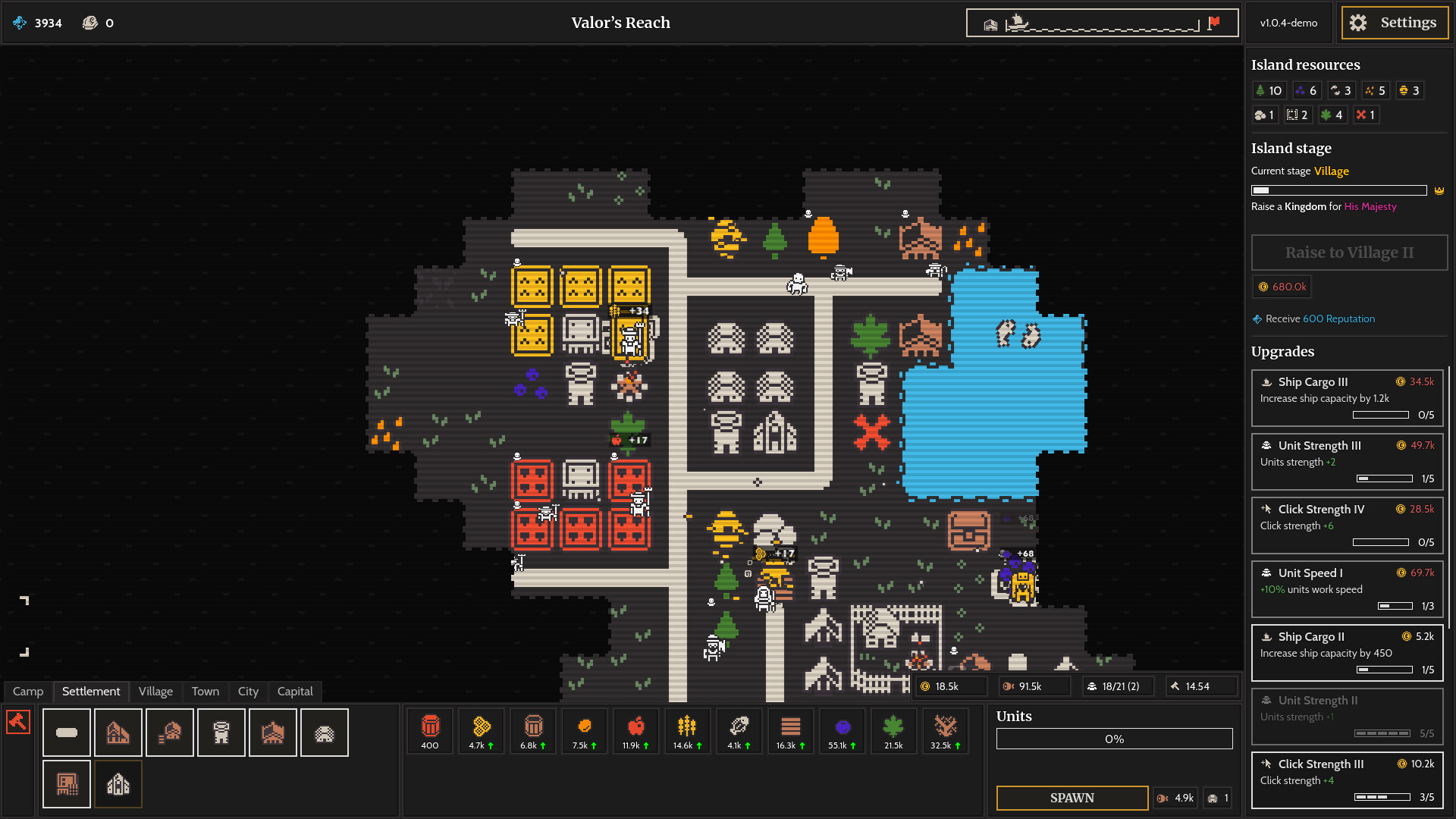Open the Capital tab
The height and width of the screenshot is (819, 1456).
295,691
